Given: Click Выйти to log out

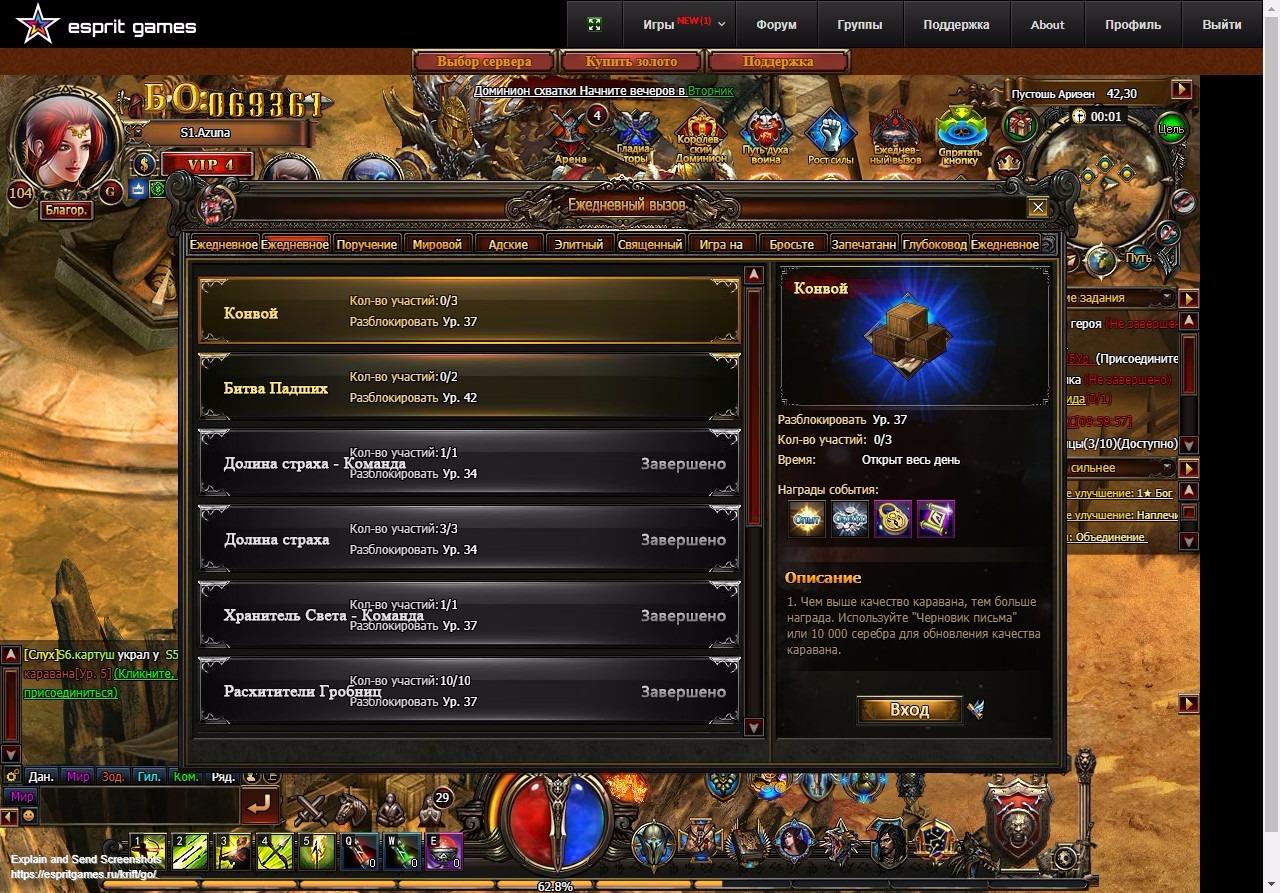Looking at the screenshot, I should (x=1222, y=25).
